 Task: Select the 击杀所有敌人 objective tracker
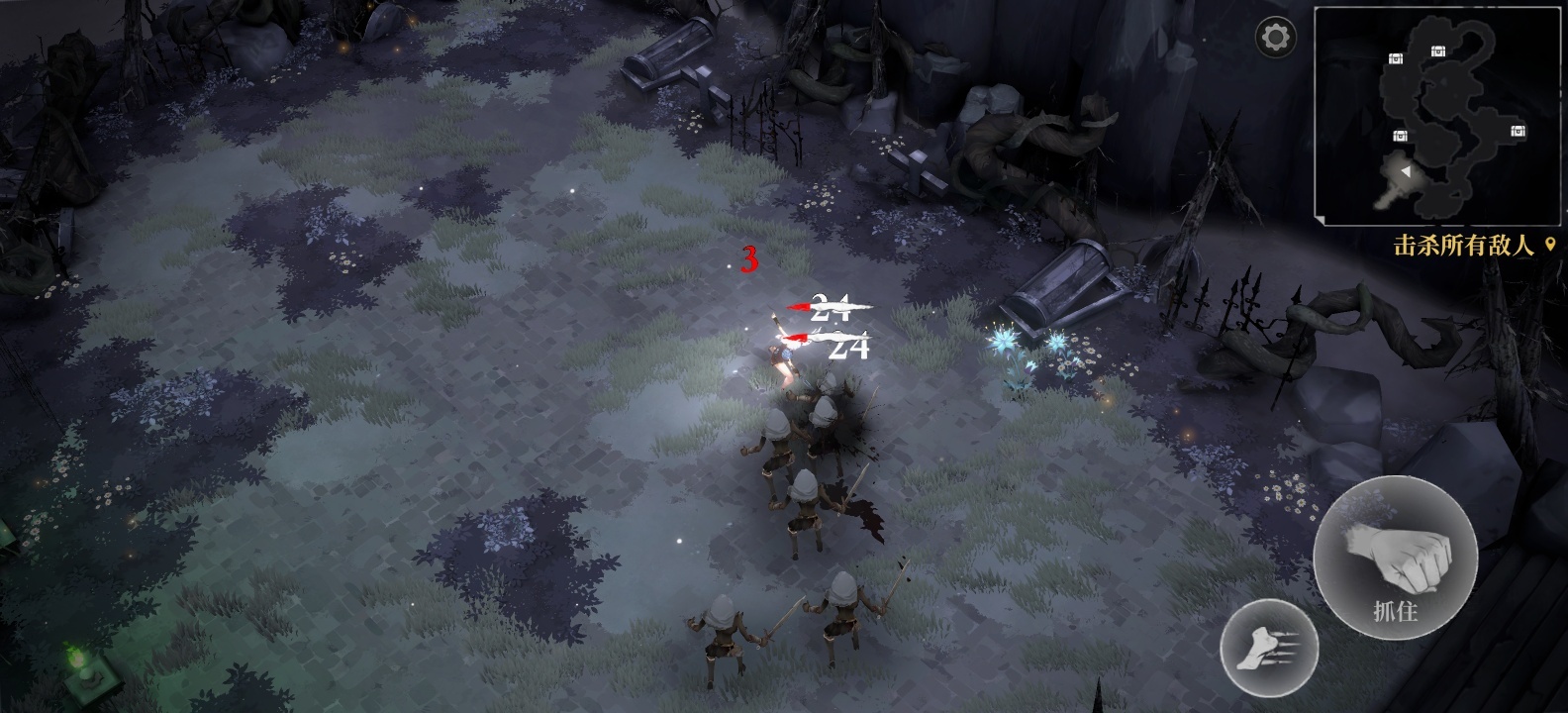pos(1464,246)
